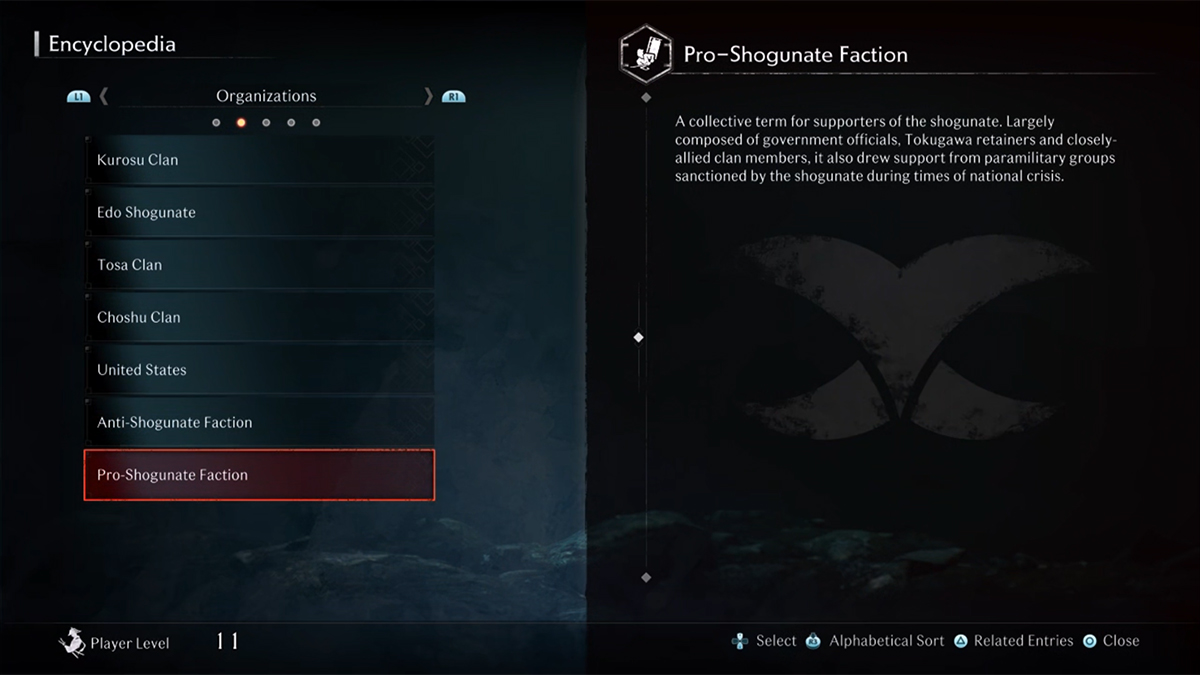Image resolution: width=1200 pixels, height=675 pixels.
Task: Show the Anti-Shogunate Faction entry
Action: tap(259, 423)
